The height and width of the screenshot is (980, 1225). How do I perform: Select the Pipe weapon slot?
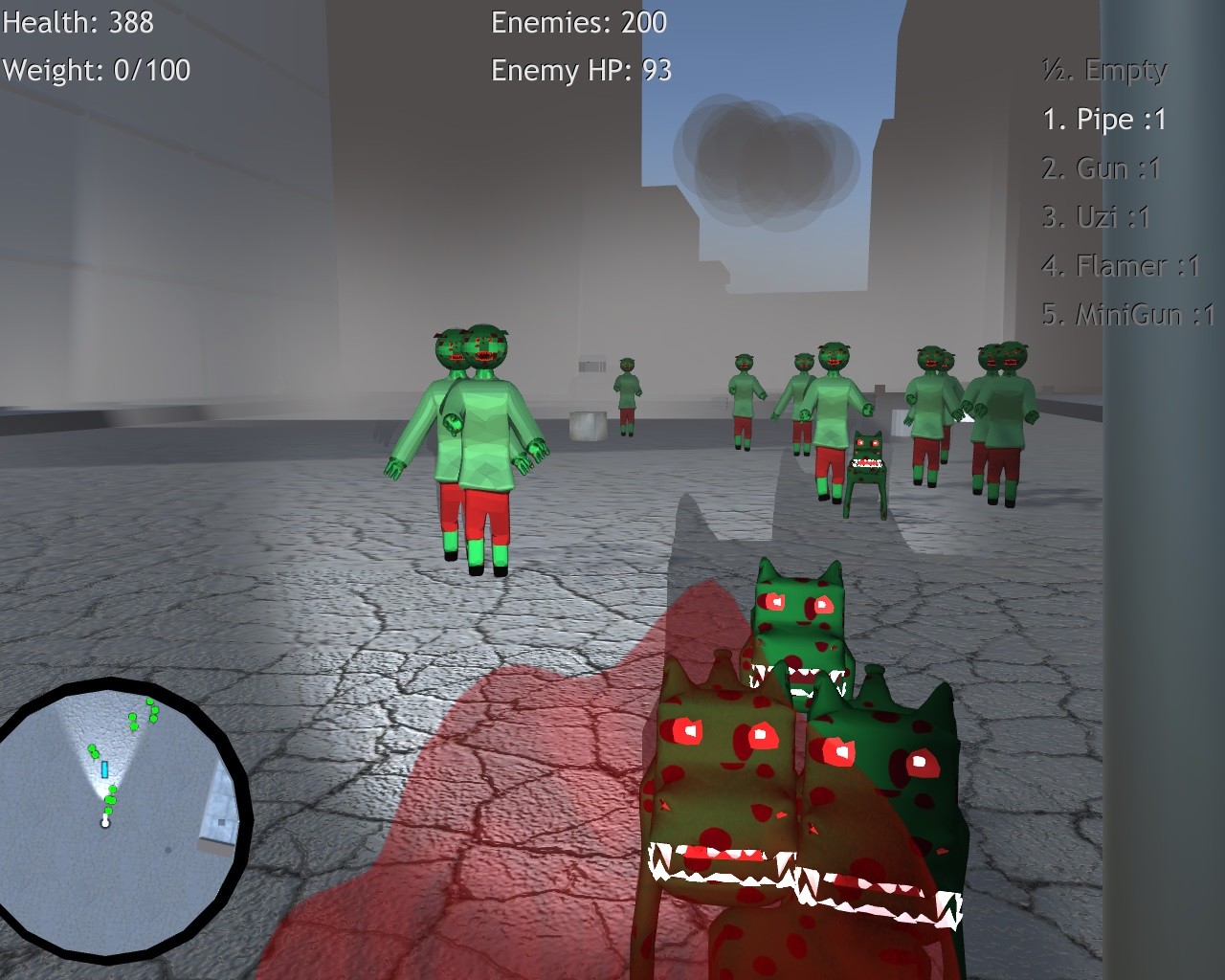point(1107,120)
